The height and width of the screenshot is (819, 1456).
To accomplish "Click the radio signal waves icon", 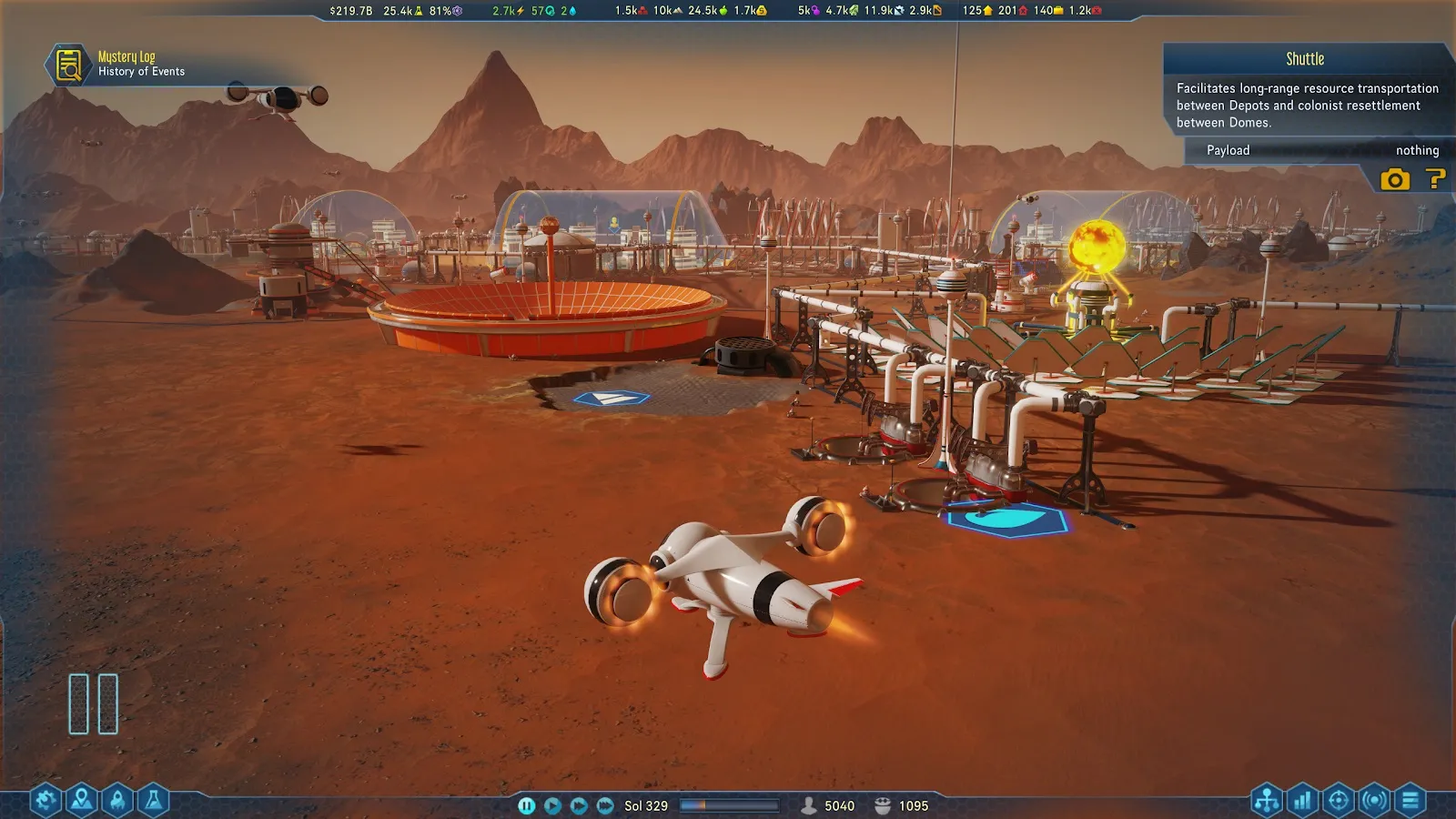I will pos(1374,801).
